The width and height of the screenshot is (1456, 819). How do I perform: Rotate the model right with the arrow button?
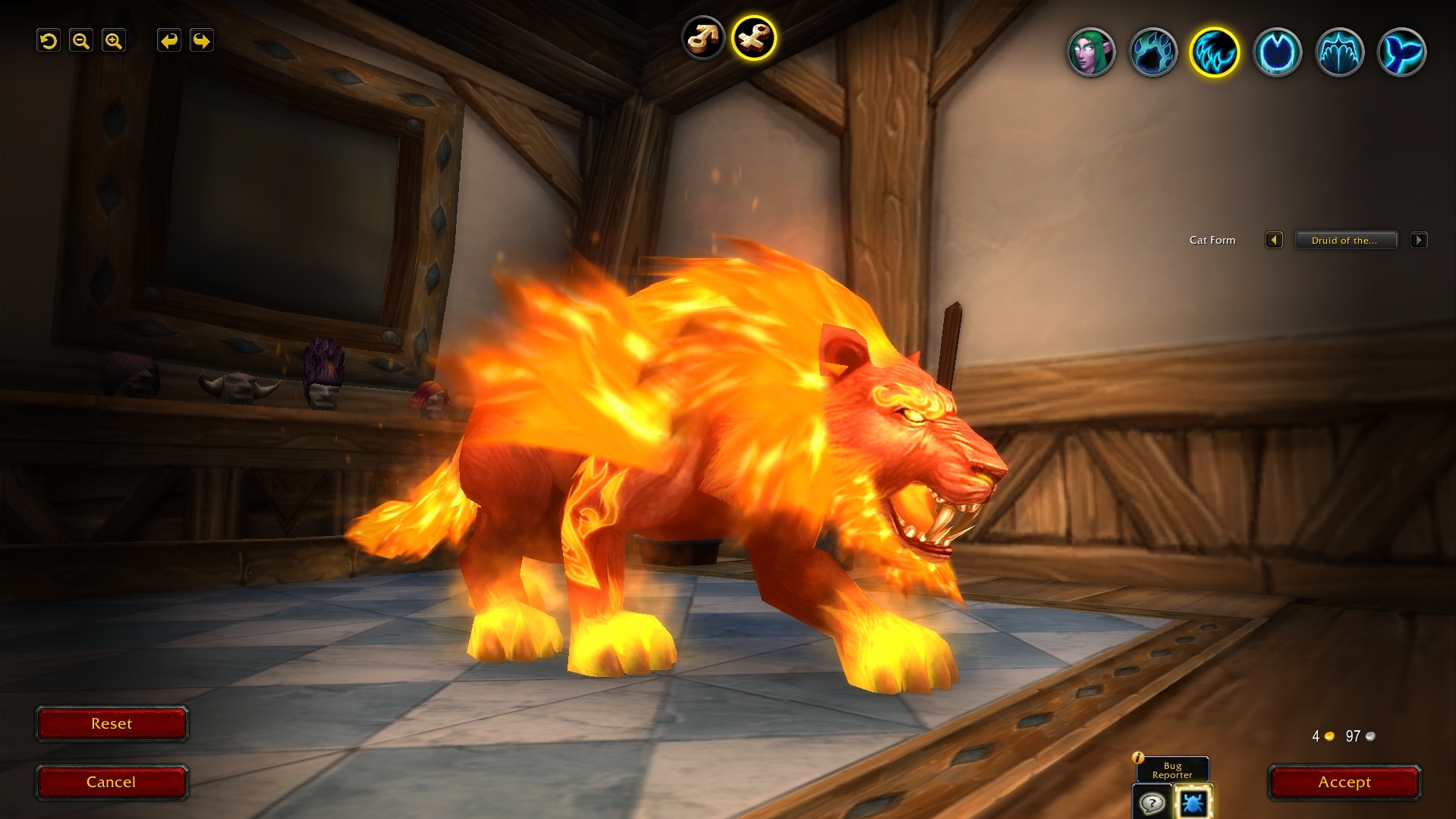pyautogui.click(x=202, y=41)
